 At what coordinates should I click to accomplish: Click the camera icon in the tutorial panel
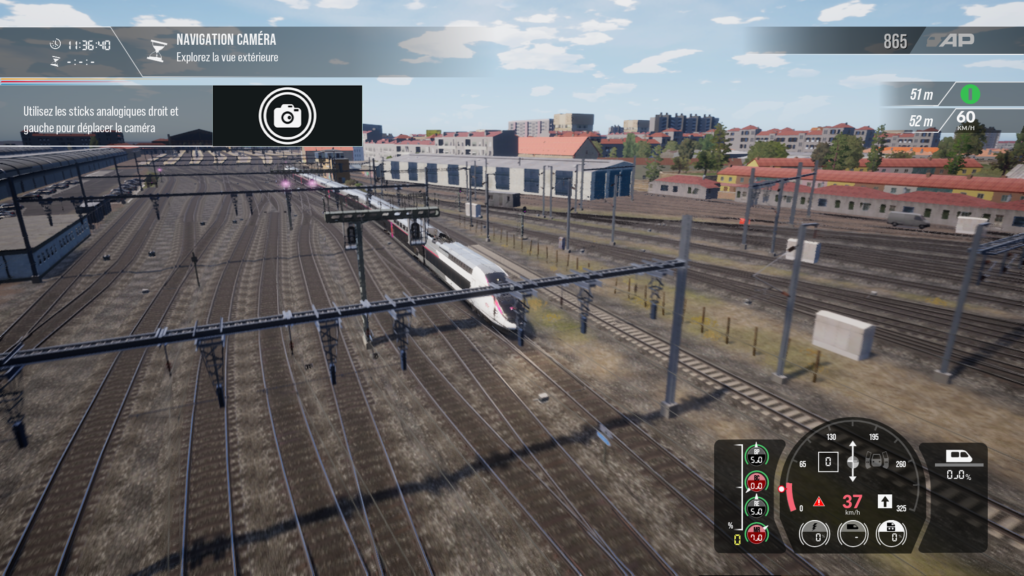tap(287, 116)
